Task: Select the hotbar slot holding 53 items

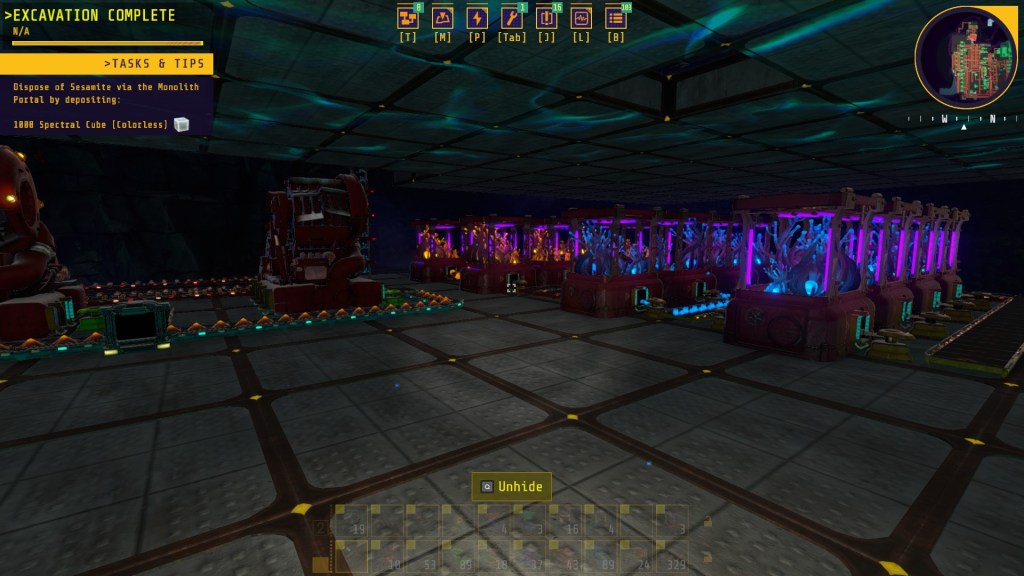Action: tap(424, 556)
